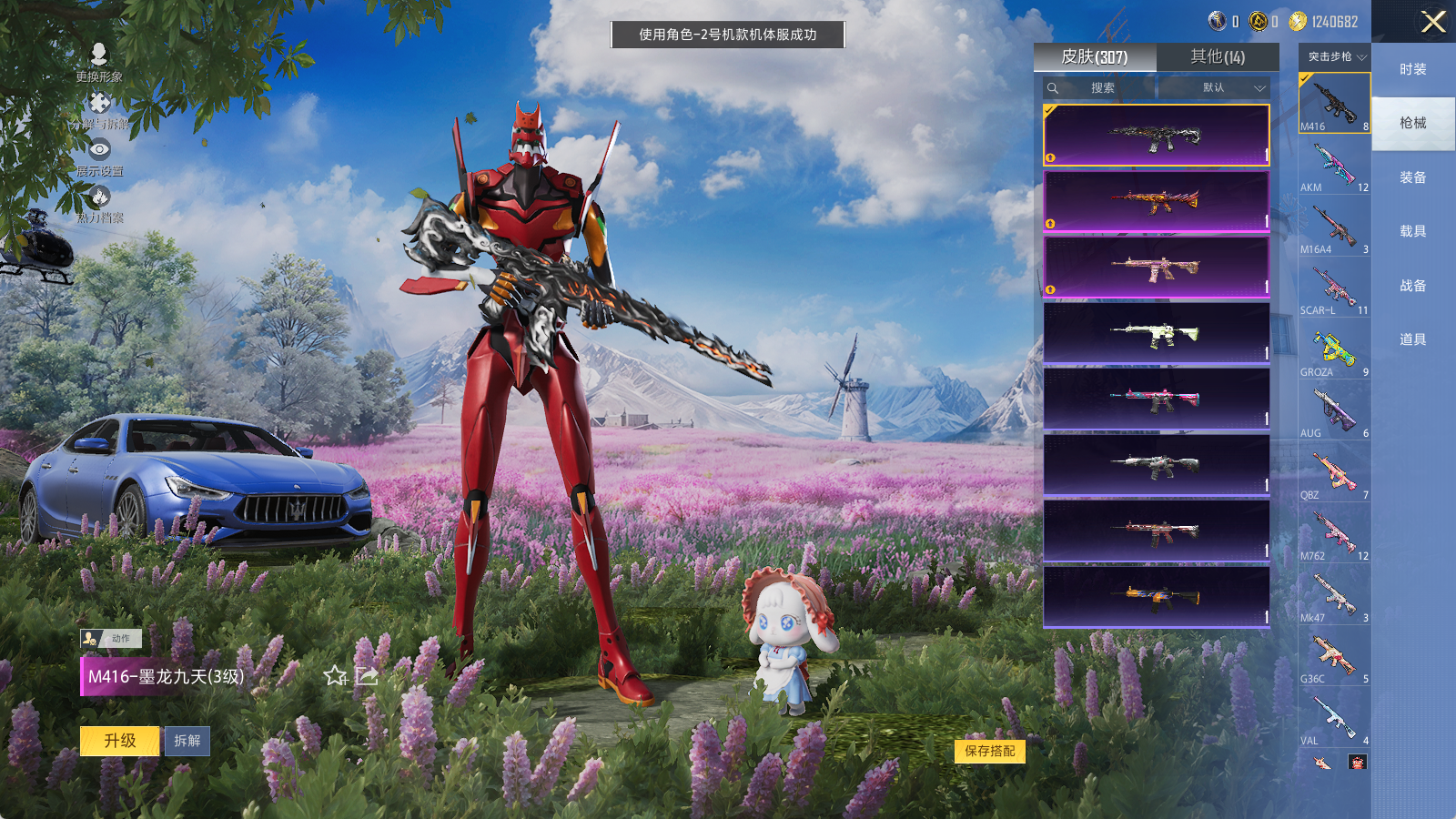Open the 其他(14) tab
This screenshot has width=1456, height=819.
point(1218,57)
